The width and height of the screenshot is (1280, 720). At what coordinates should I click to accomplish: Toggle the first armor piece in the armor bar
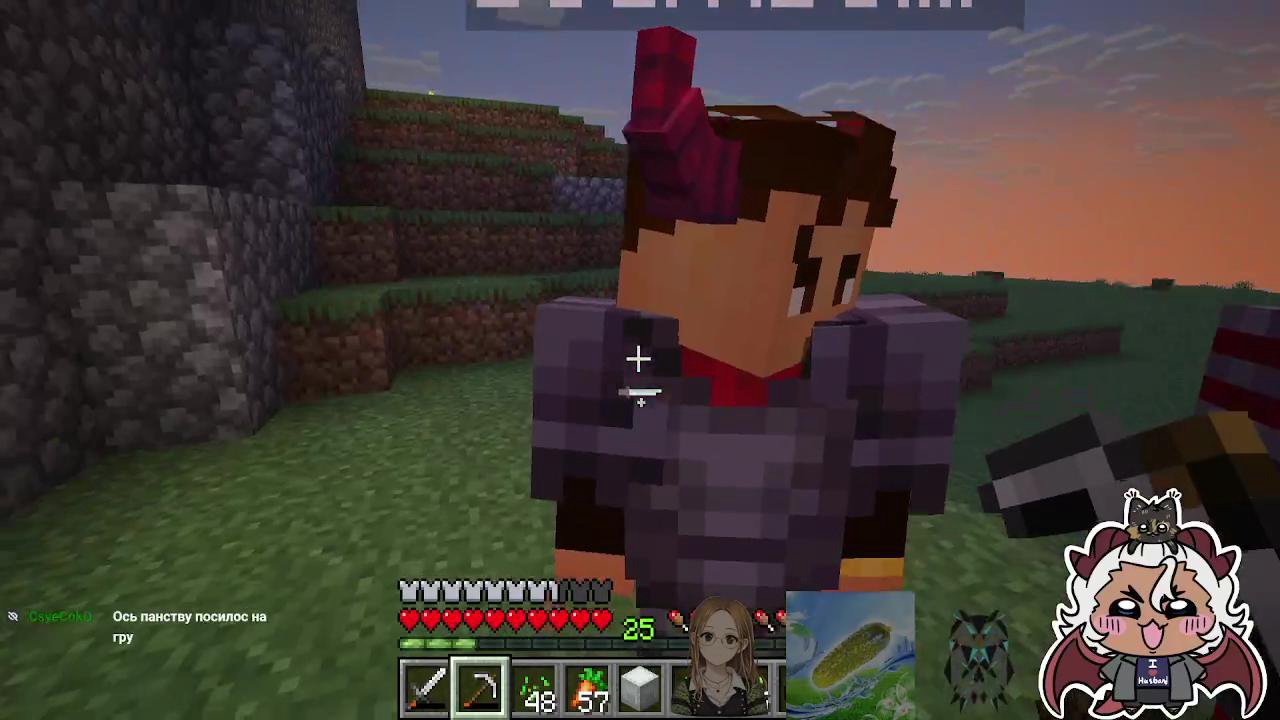[x=409, y=592]
